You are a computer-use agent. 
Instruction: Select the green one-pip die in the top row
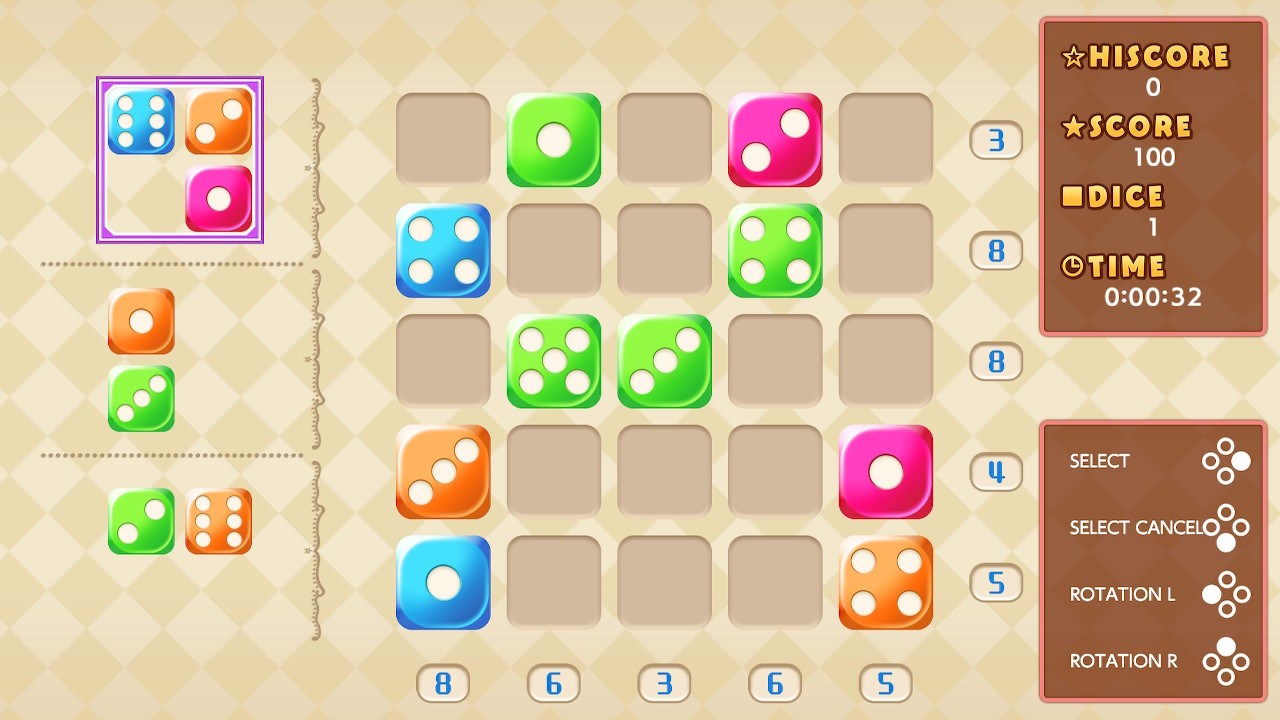[554, 140]
